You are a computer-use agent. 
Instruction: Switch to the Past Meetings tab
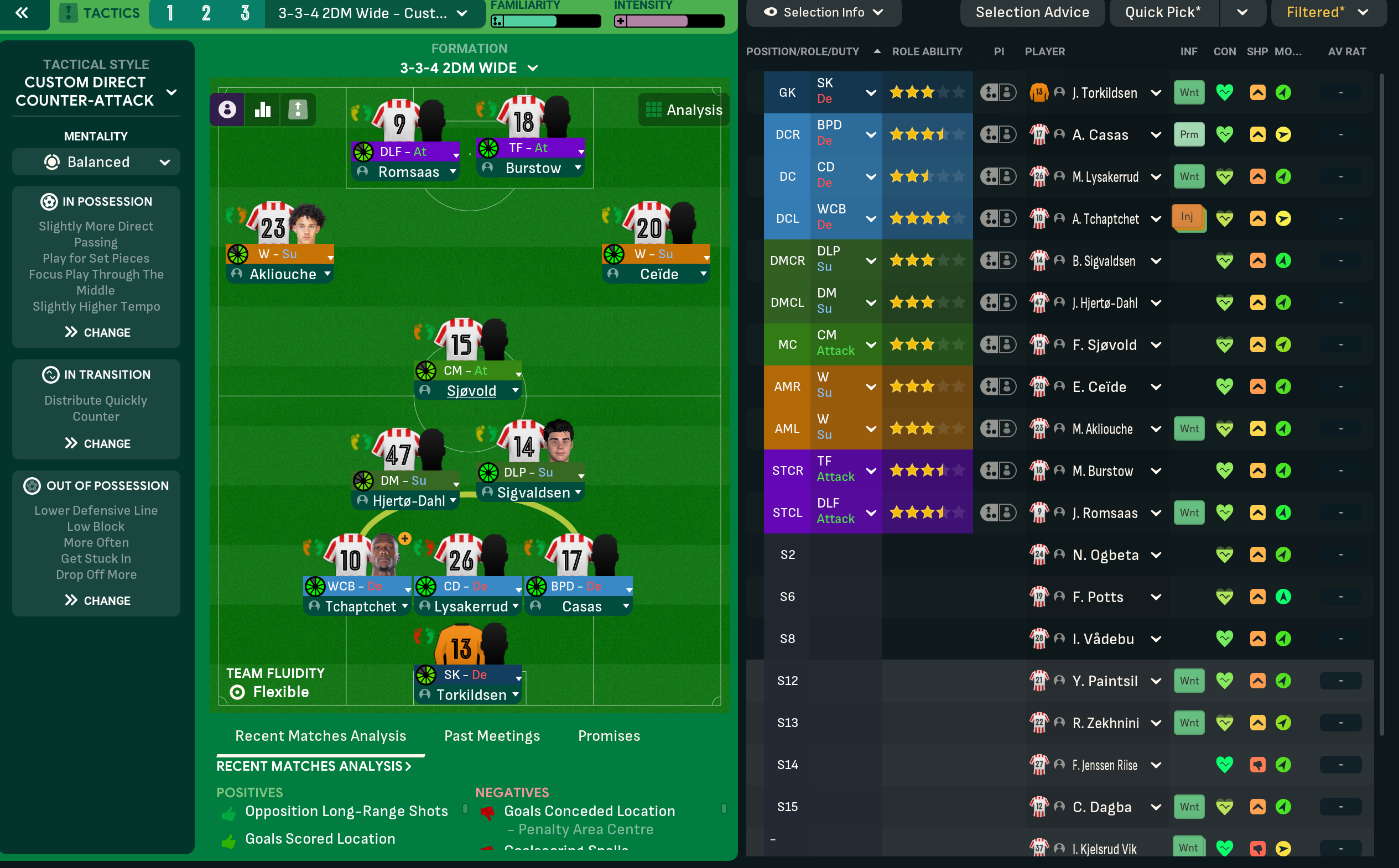coord(492,735)
